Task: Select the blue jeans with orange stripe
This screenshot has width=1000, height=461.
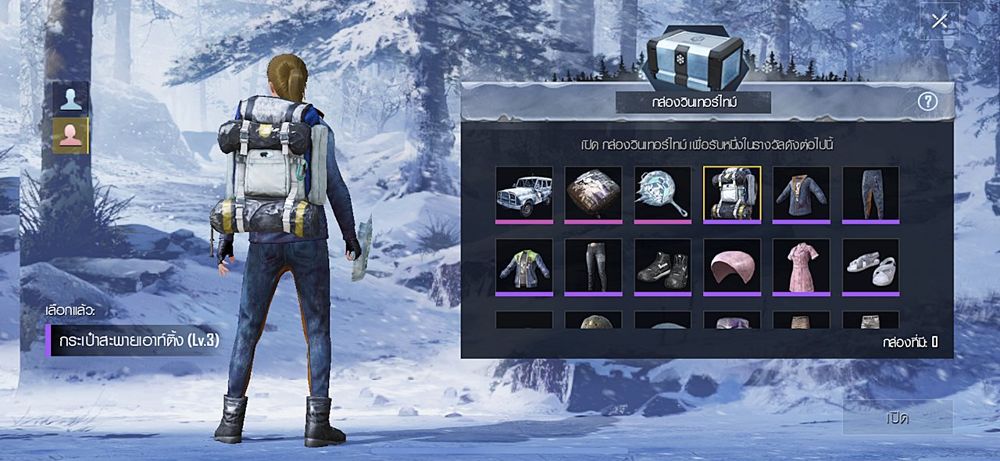Action: point(870,193)
